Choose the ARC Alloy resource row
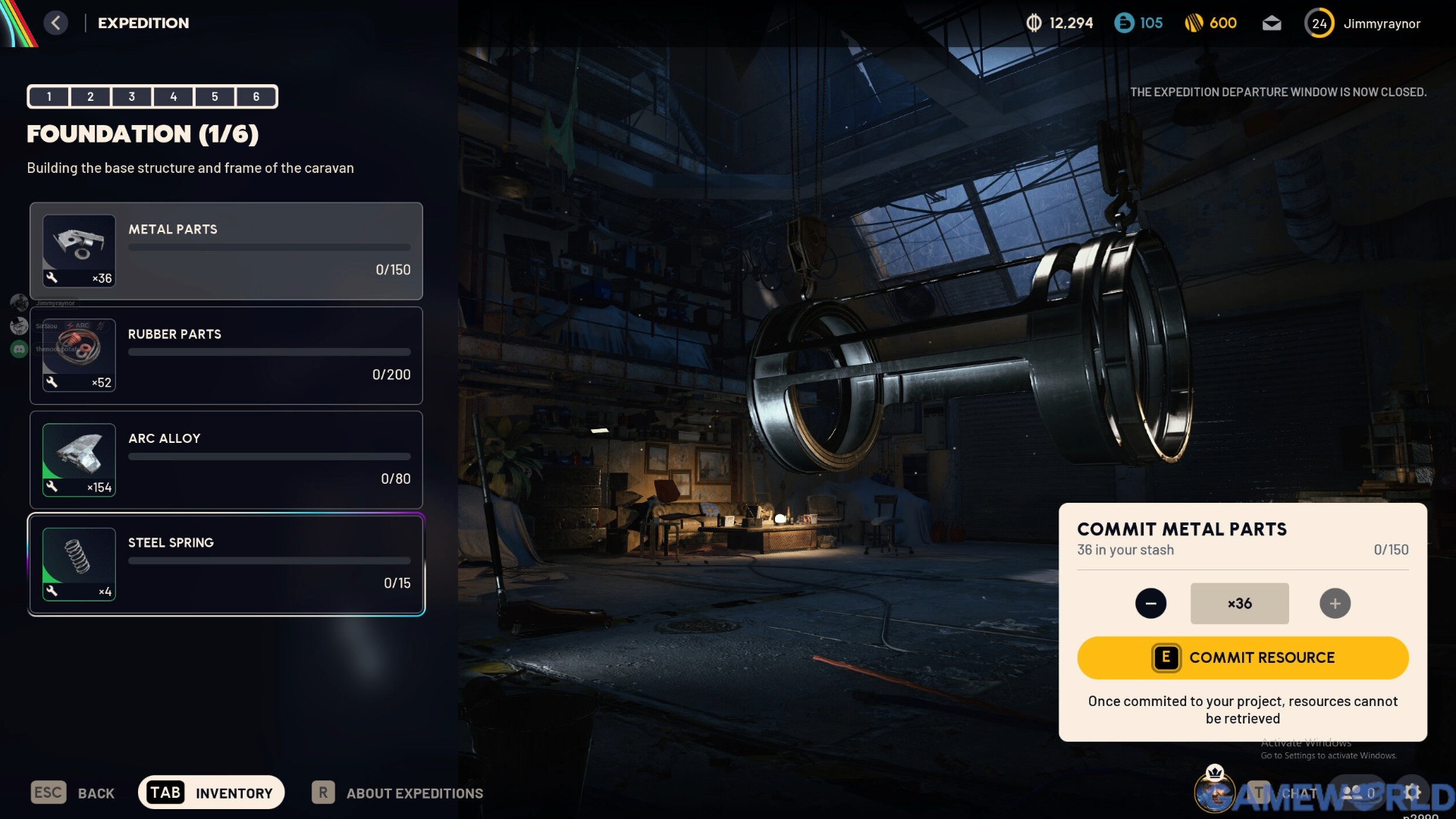The width and height of the screenshot is (1456, 819). tap(226, 460)
